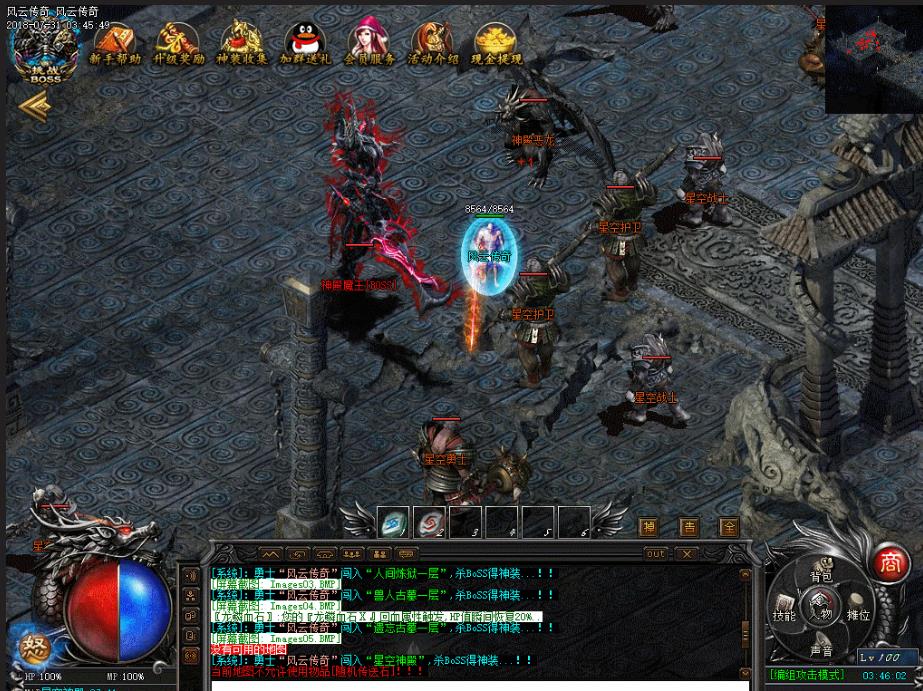This screenshot has width=923, height=691.
Task: Open the 挑战BOSS challenge icon
Action: [x=45, y=50]
